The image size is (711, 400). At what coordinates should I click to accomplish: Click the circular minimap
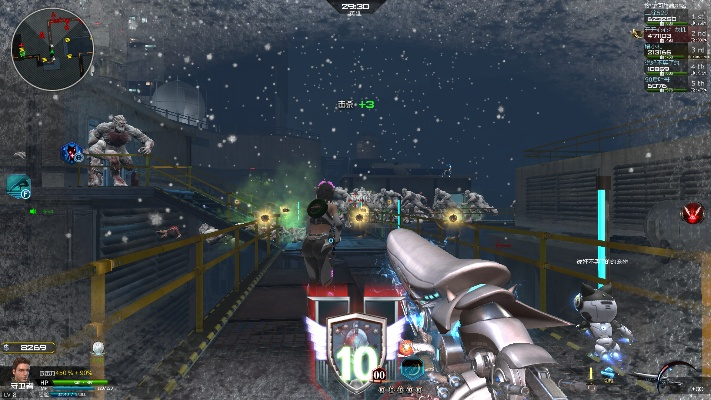pos(52,47)
